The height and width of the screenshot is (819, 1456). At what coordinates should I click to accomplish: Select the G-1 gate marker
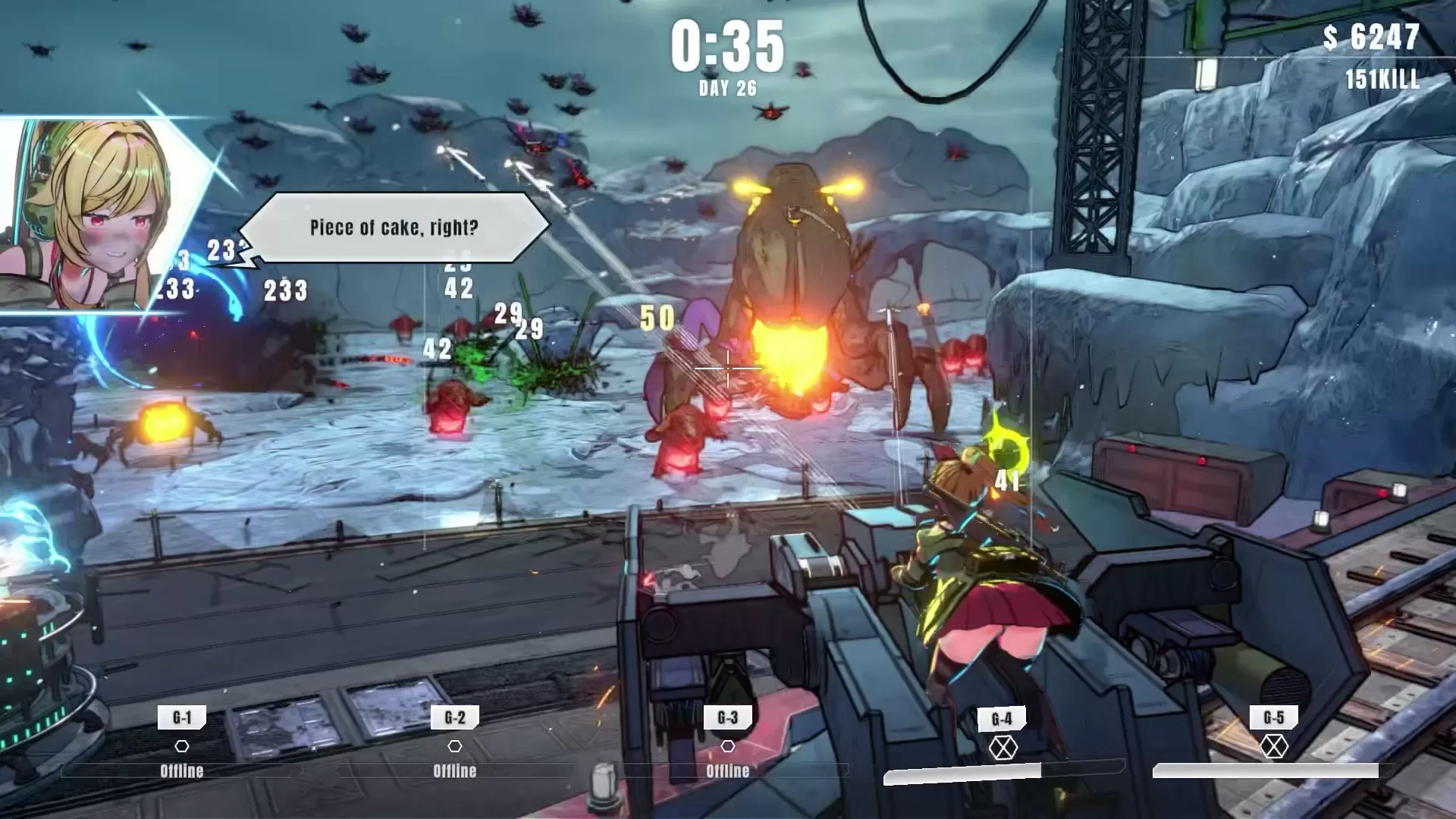click(x=182, y=717)
